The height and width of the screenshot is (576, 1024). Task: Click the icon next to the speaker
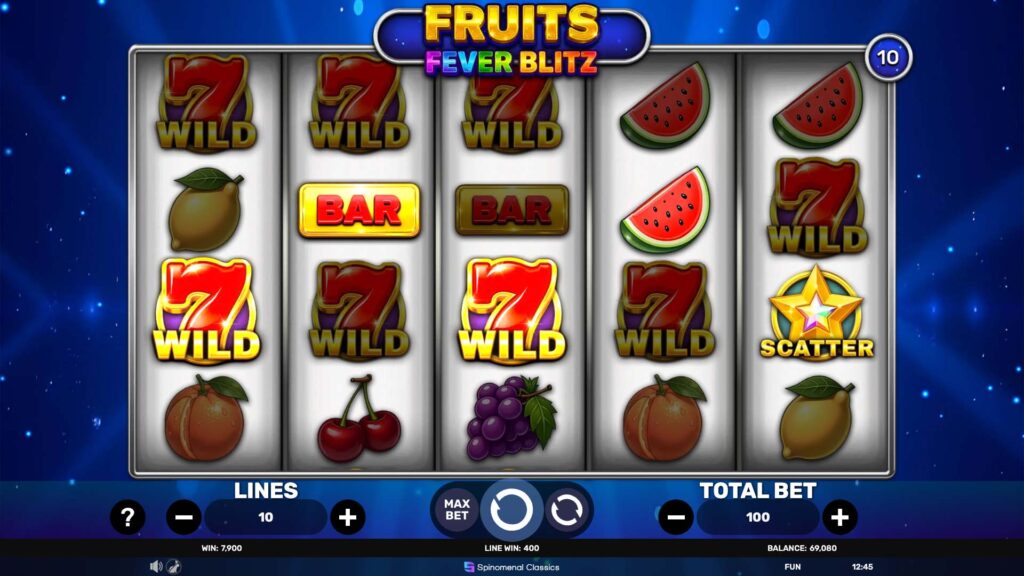pos(172,566)
